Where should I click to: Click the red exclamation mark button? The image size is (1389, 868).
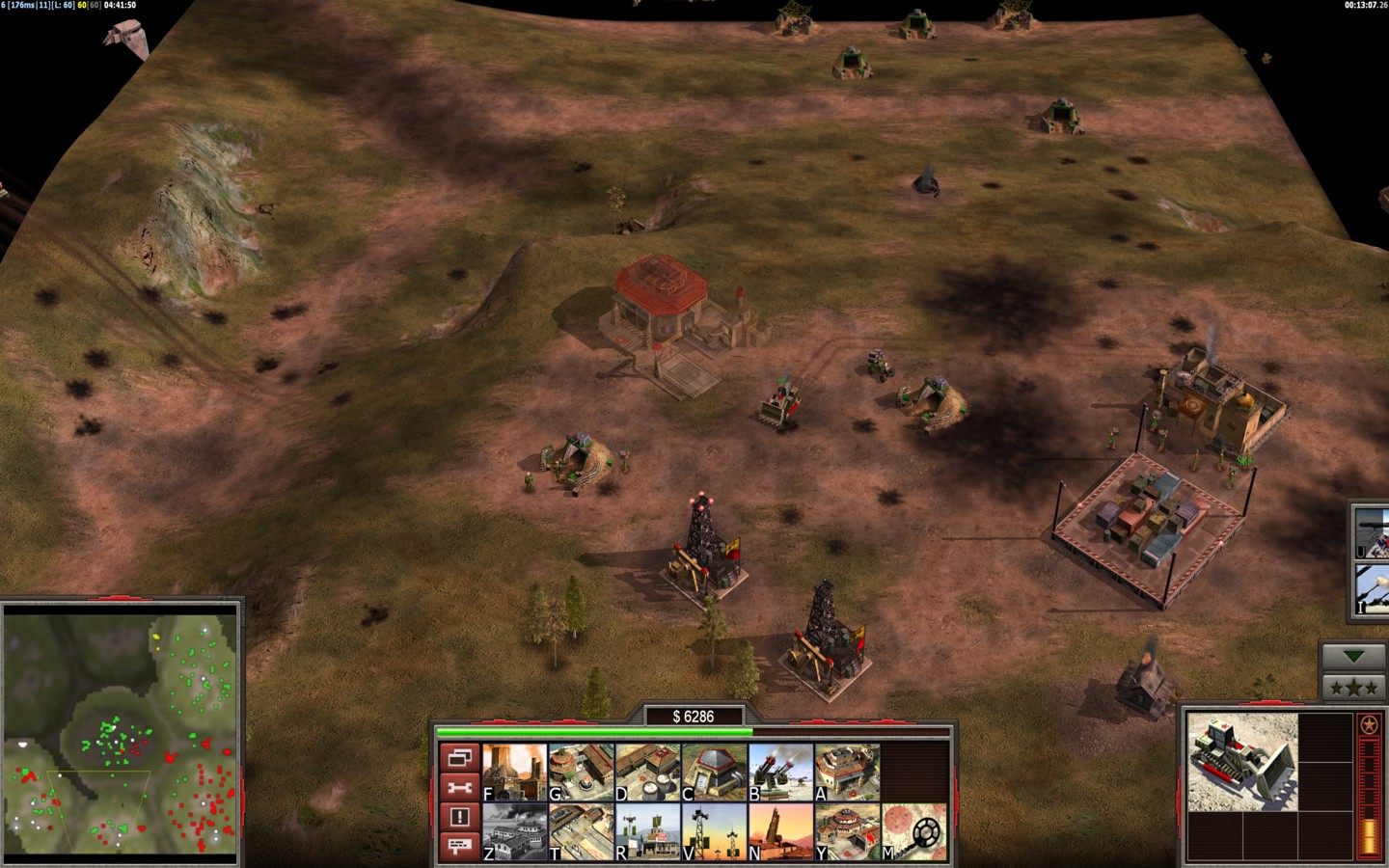459,817
